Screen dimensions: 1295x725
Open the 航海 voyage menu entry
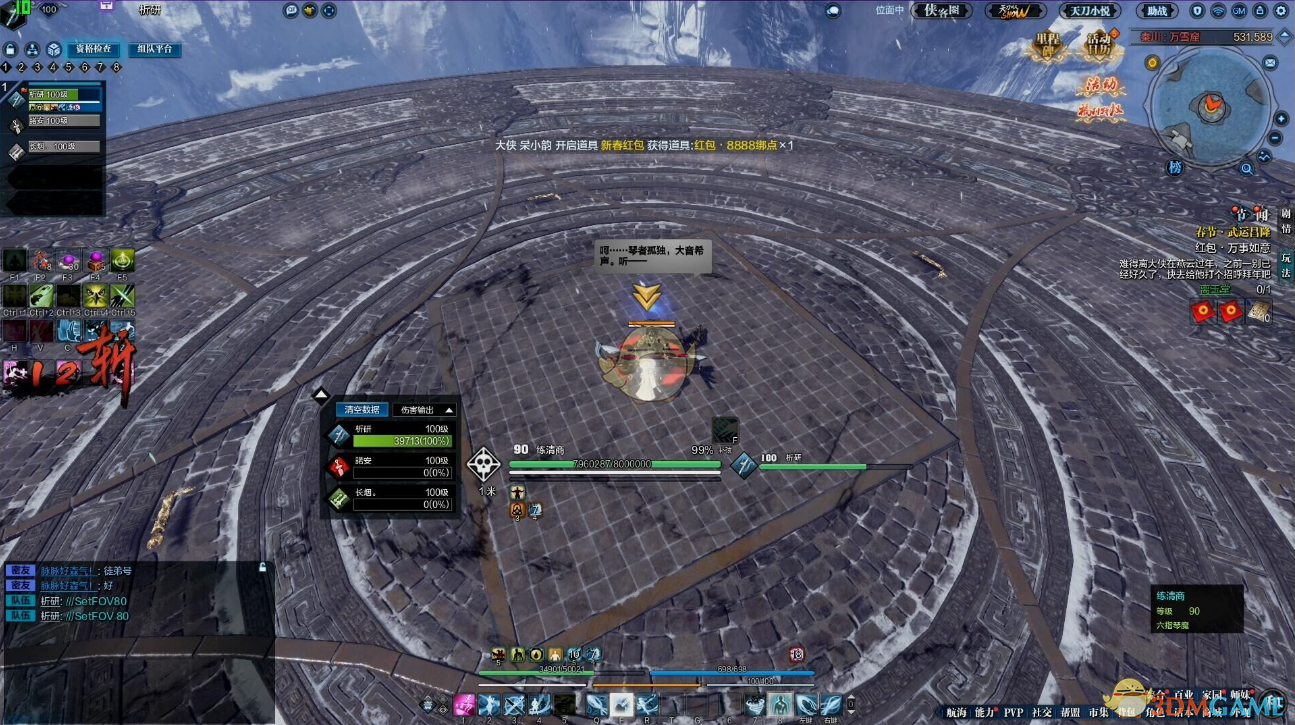tap(956, 713)
